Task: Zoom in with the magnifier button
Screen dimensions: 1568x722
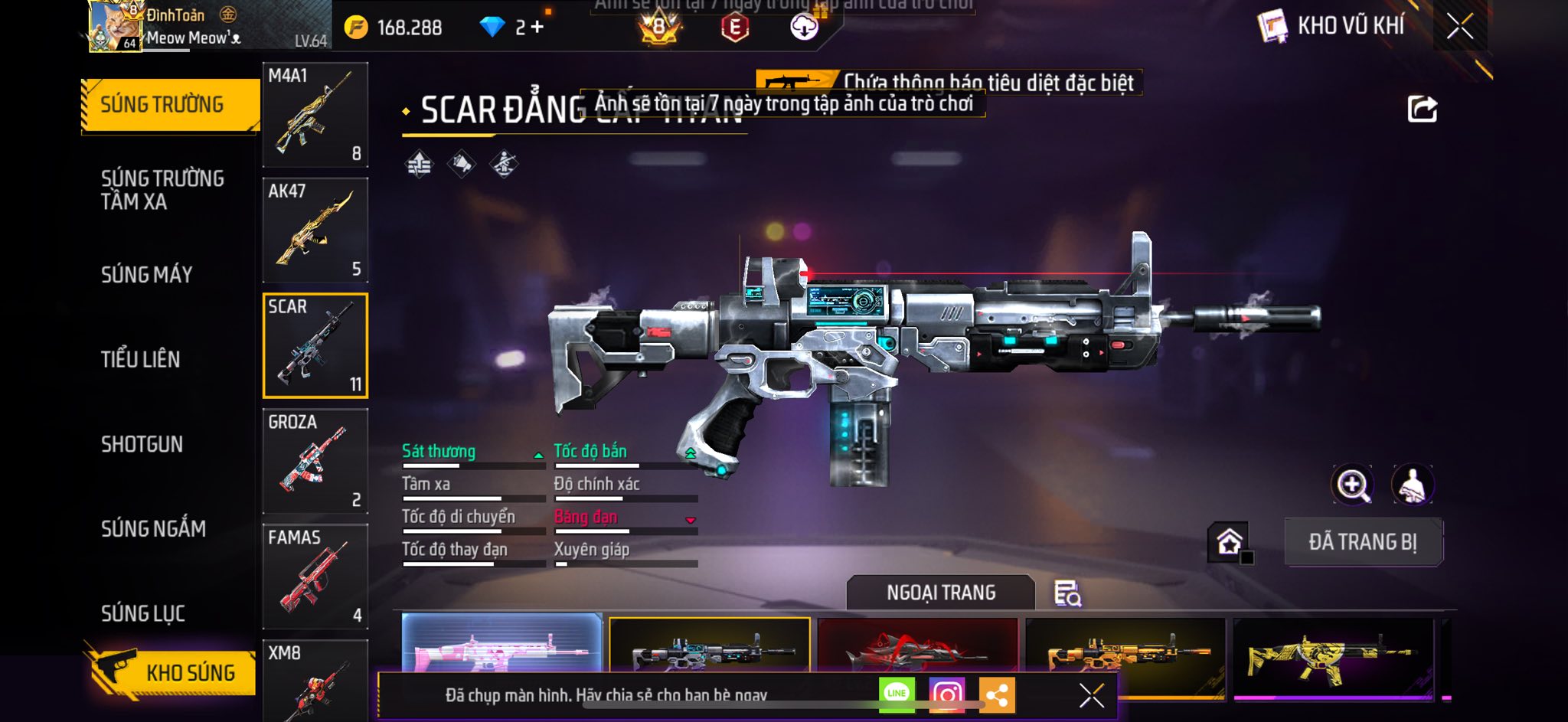Action: (x=1353, y=485)
